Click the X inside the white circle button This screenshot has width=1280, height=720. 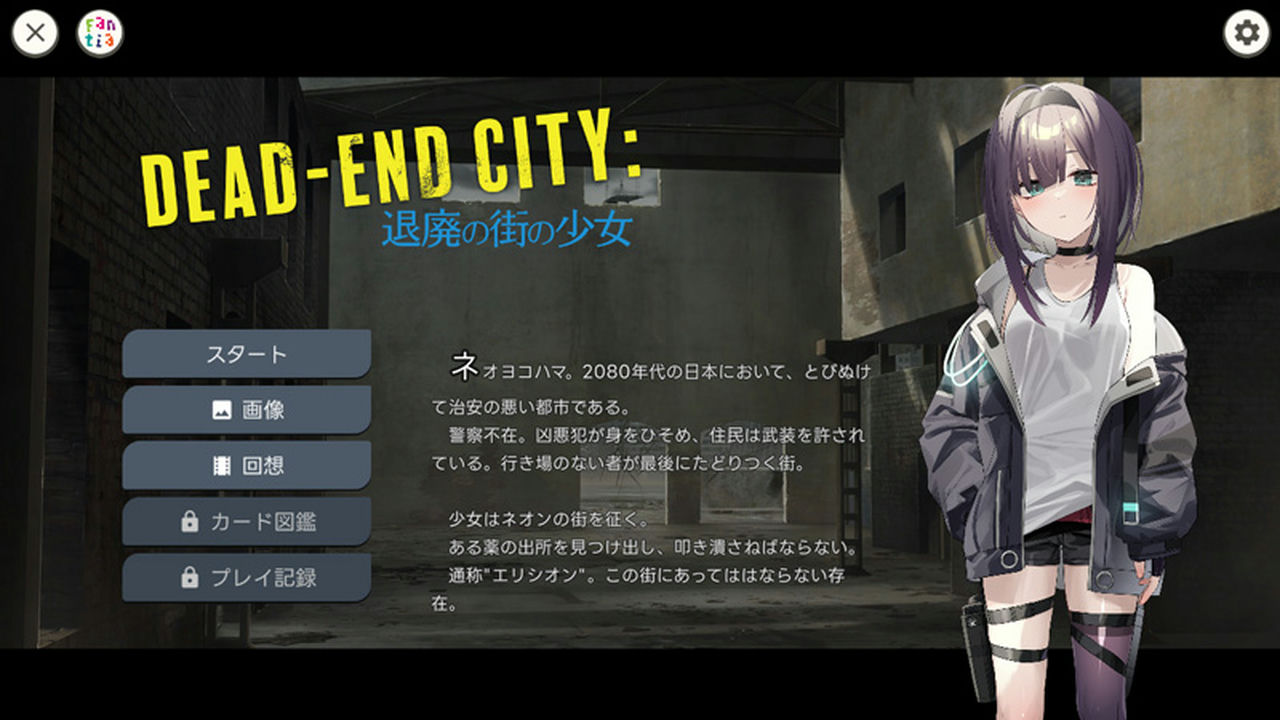click(x=36, y=31)
